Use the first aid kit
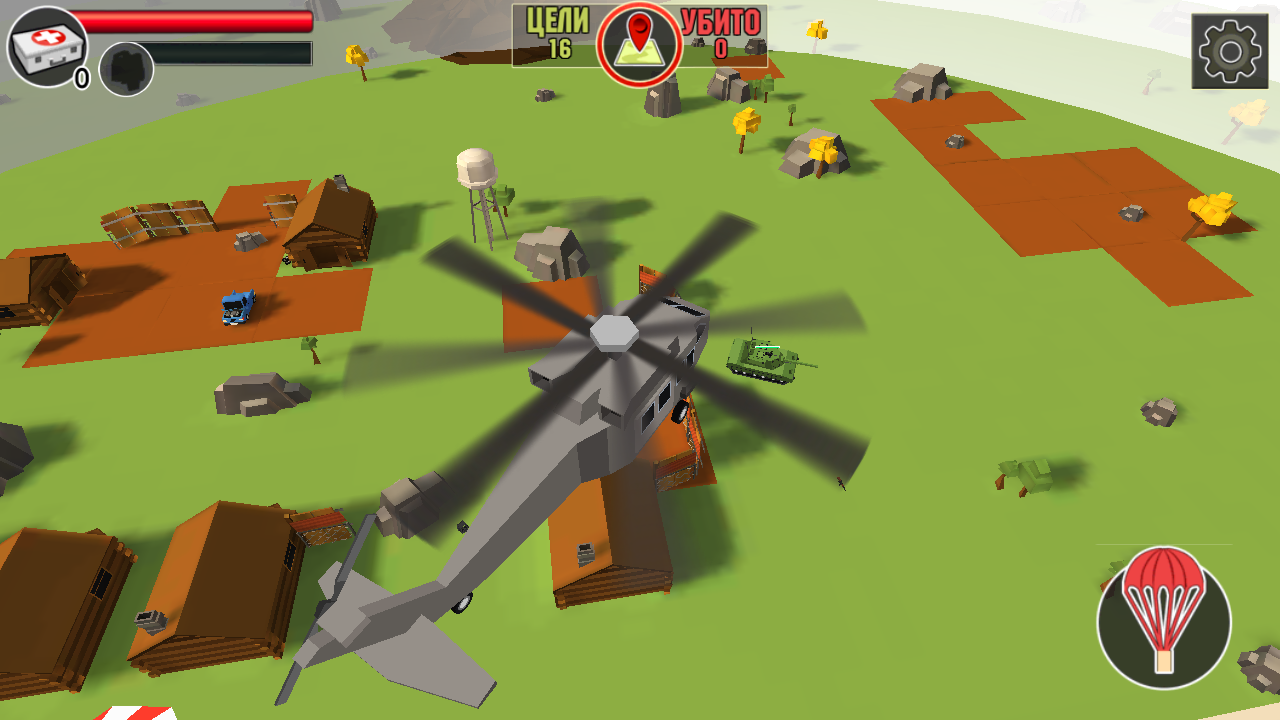The image size is (1280, 720). pyautogui.click(x=47, y=46)
